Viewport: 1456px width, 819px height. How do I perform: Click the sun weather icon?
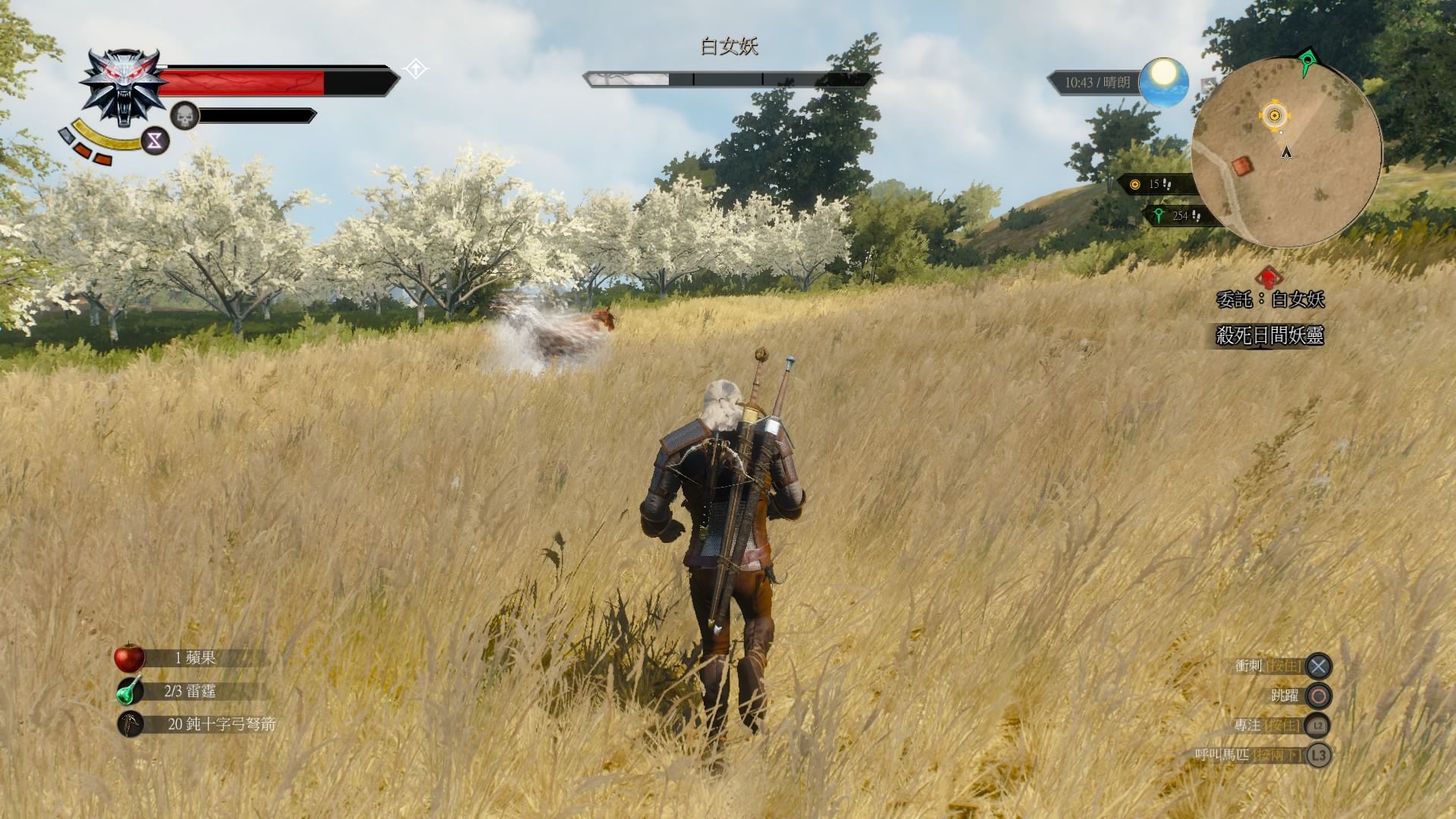point(1163,82)
